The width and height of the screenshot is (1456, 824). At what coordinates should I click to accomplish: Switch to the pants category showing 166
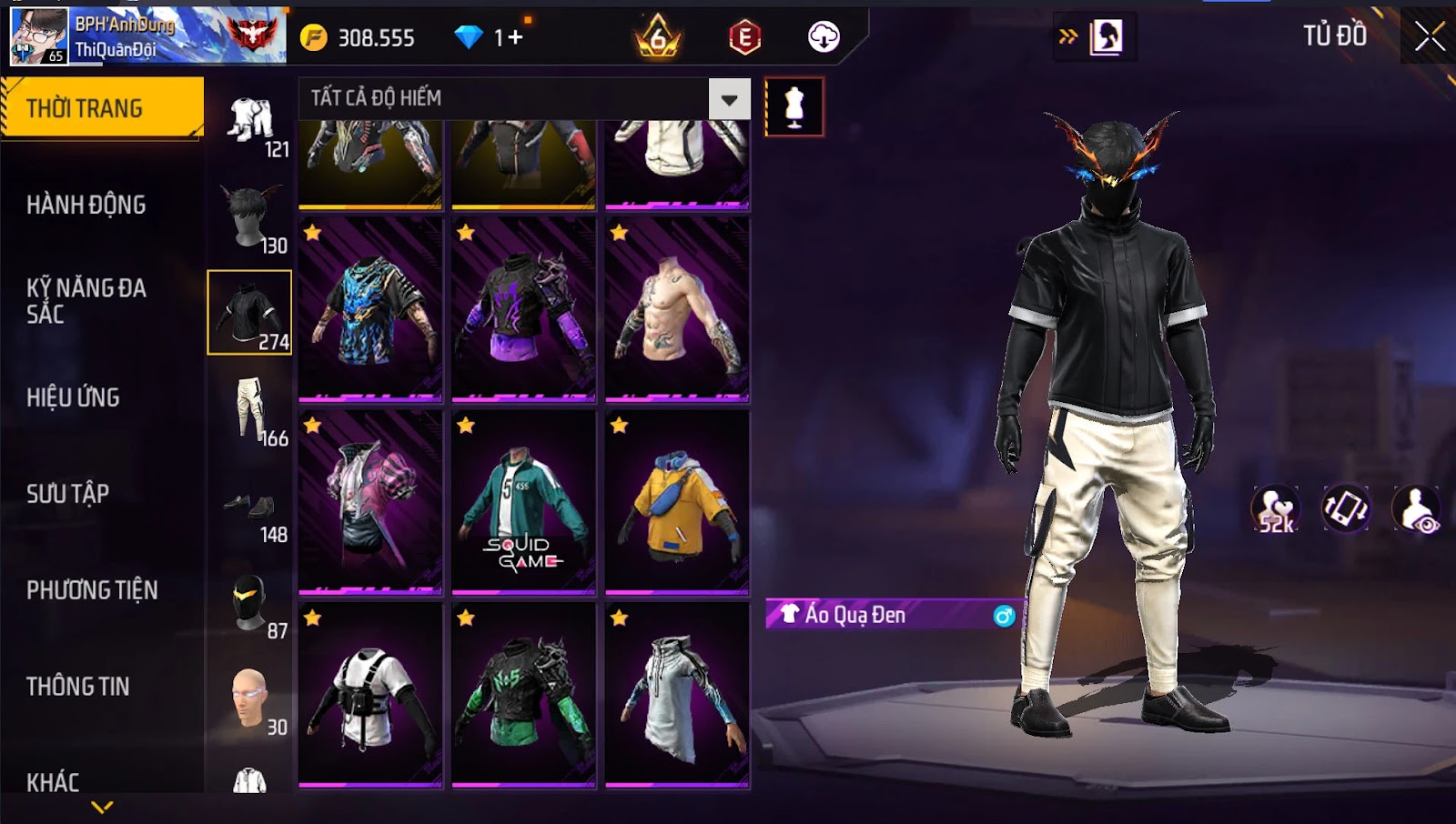tap(250, 411)
